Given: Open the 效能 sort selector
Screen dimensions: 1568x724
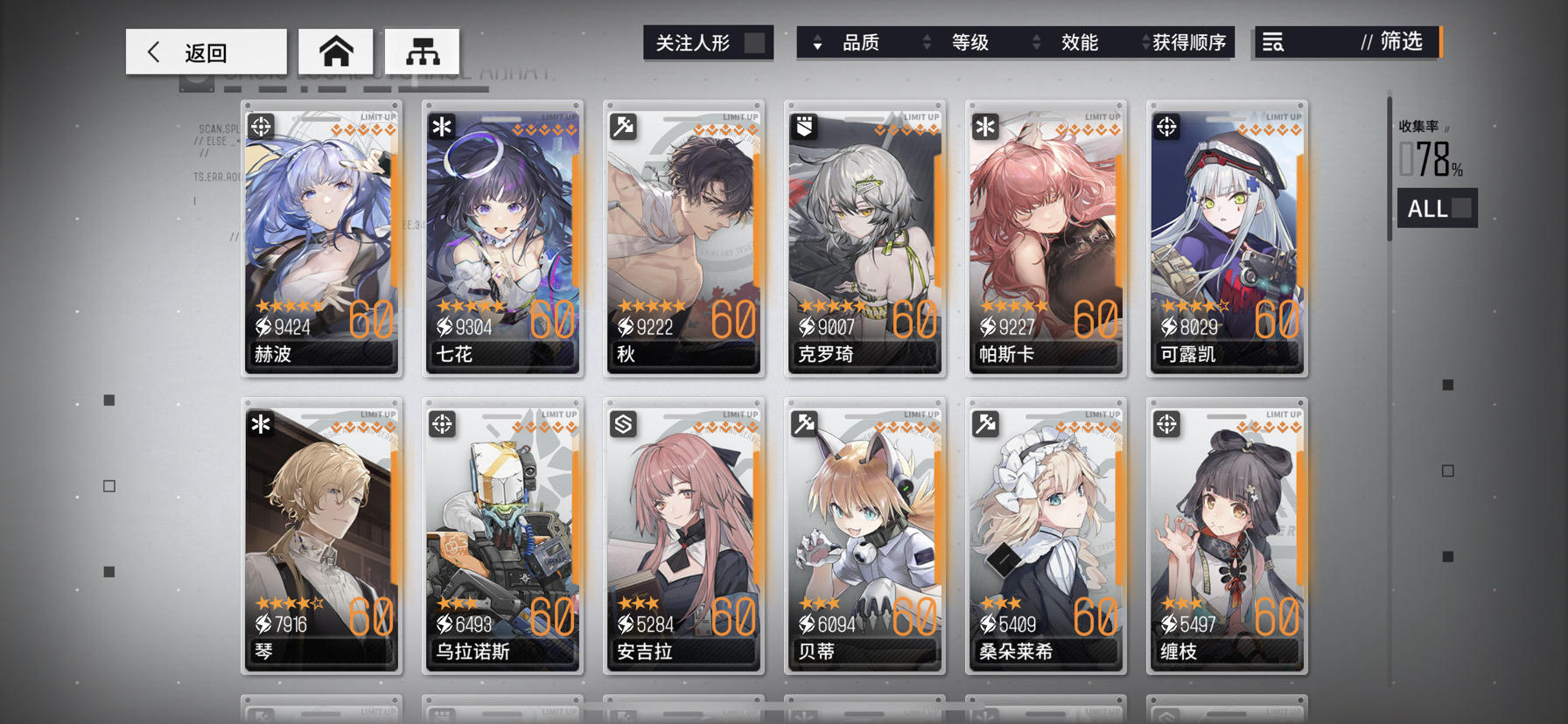Looking at the screenshot, I should 1080,41.
